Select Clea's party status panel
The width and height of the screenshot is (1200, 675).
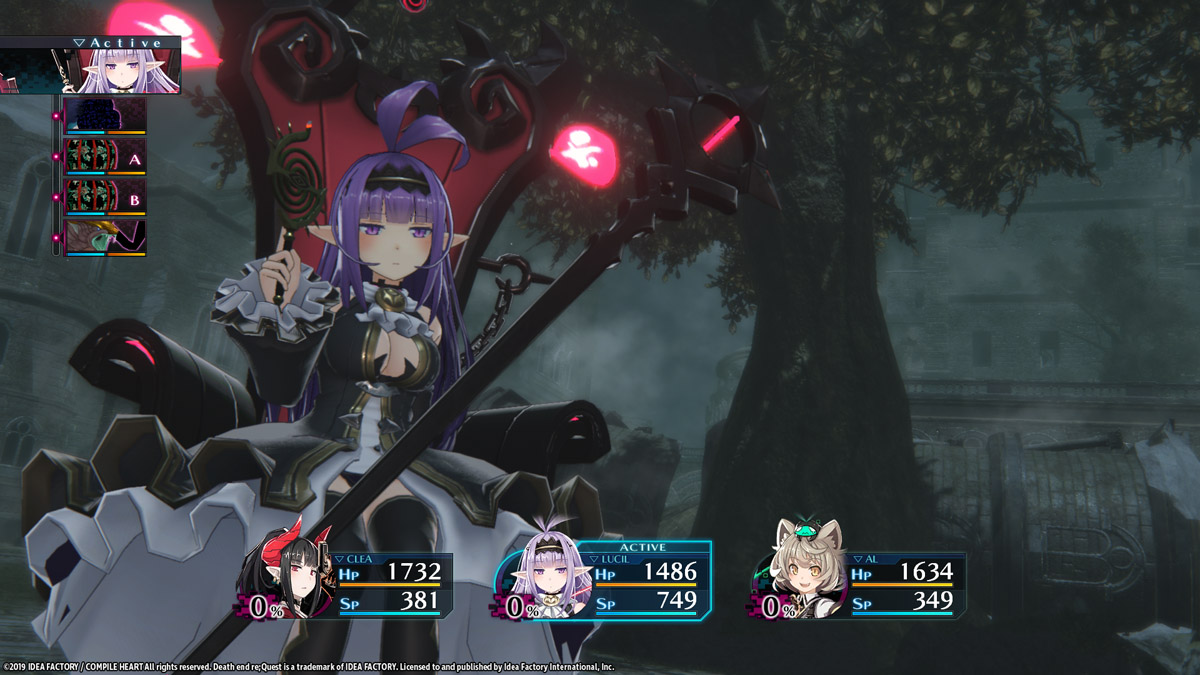coord(345,585)
